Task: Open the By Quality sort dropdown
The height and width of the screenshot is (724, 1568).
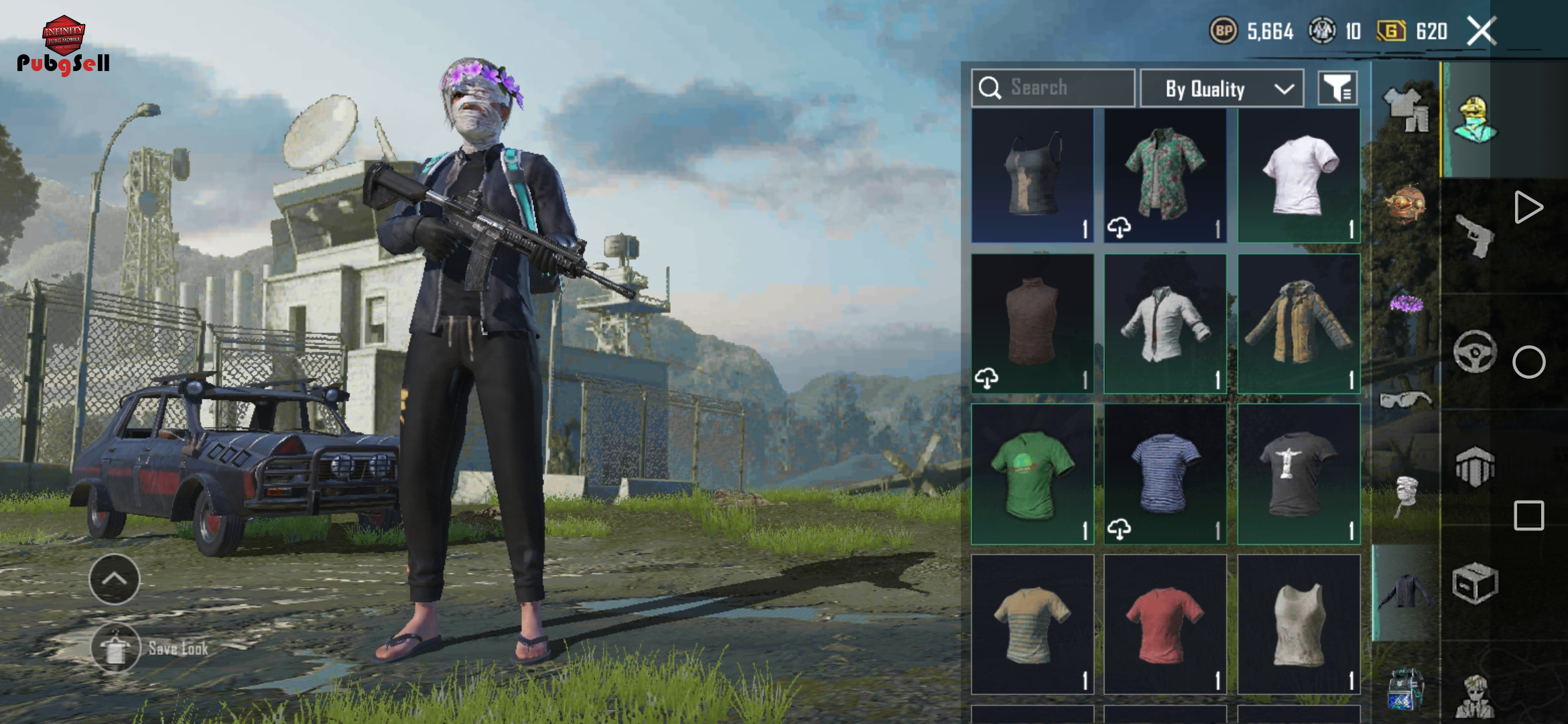Action: pos(1222,88)
